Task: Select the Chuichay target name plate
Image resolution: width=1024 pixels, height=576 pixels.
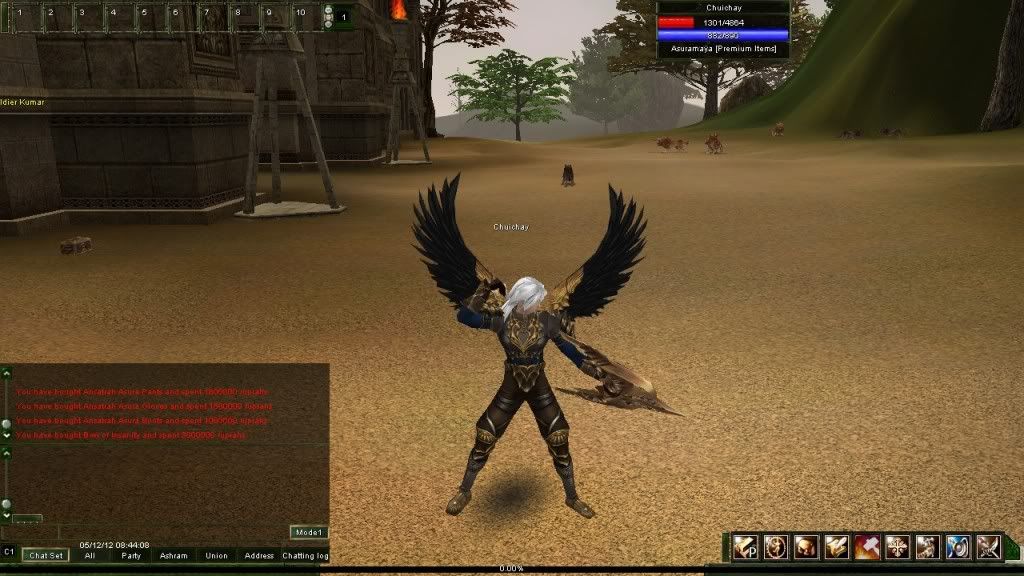Action: tap(723, 8)
